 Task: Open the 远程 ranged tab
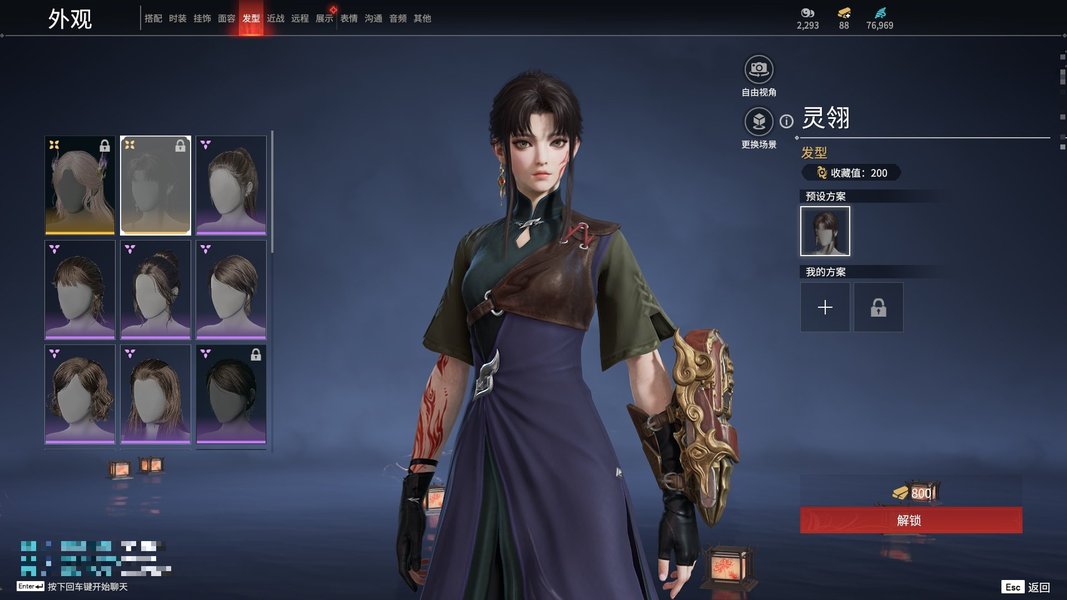(x=300, y=18)
